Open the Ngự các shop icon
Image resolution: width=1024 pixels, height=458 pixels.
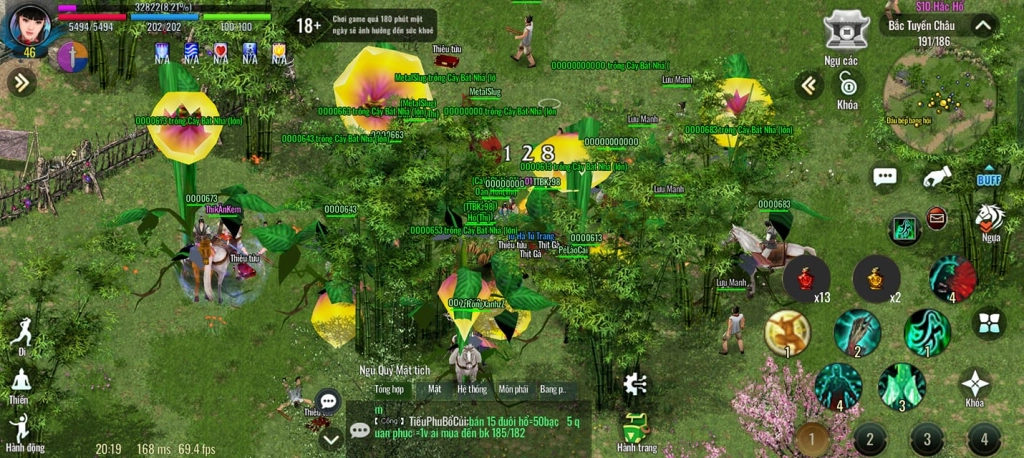tap(846, 31)
